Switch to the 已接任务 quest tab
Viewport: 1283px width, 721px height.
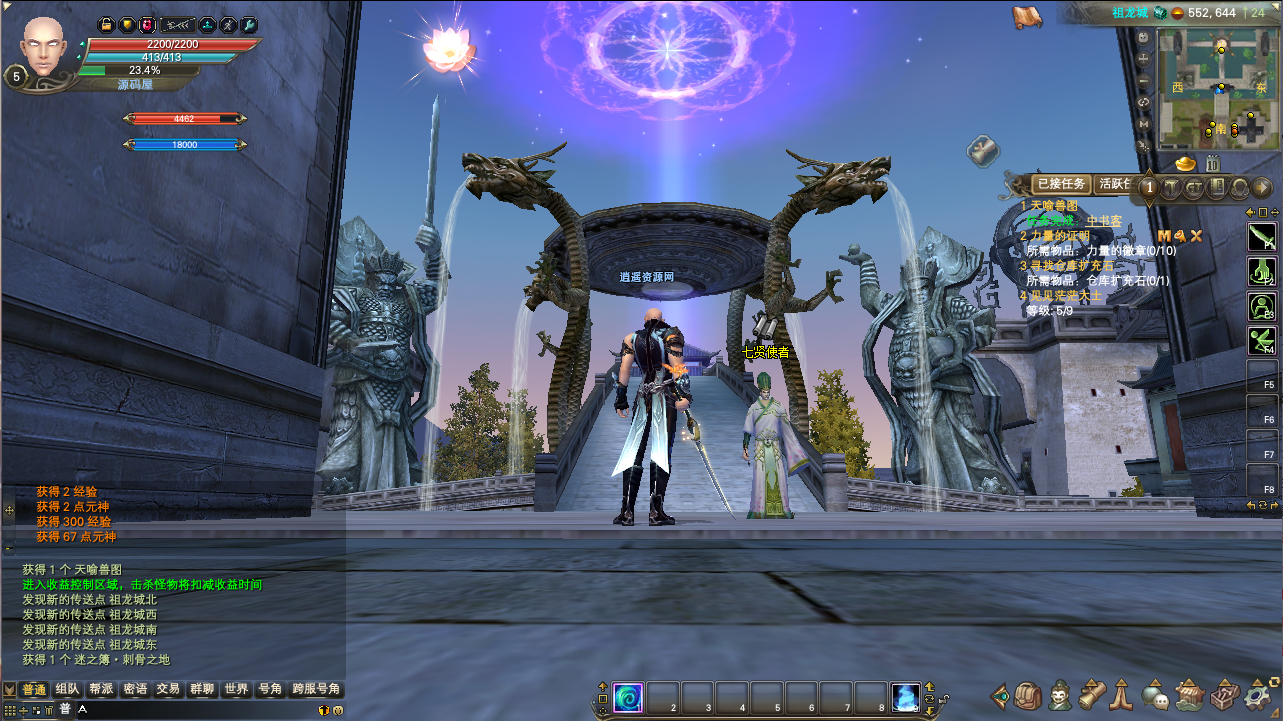pos(1061,184)
